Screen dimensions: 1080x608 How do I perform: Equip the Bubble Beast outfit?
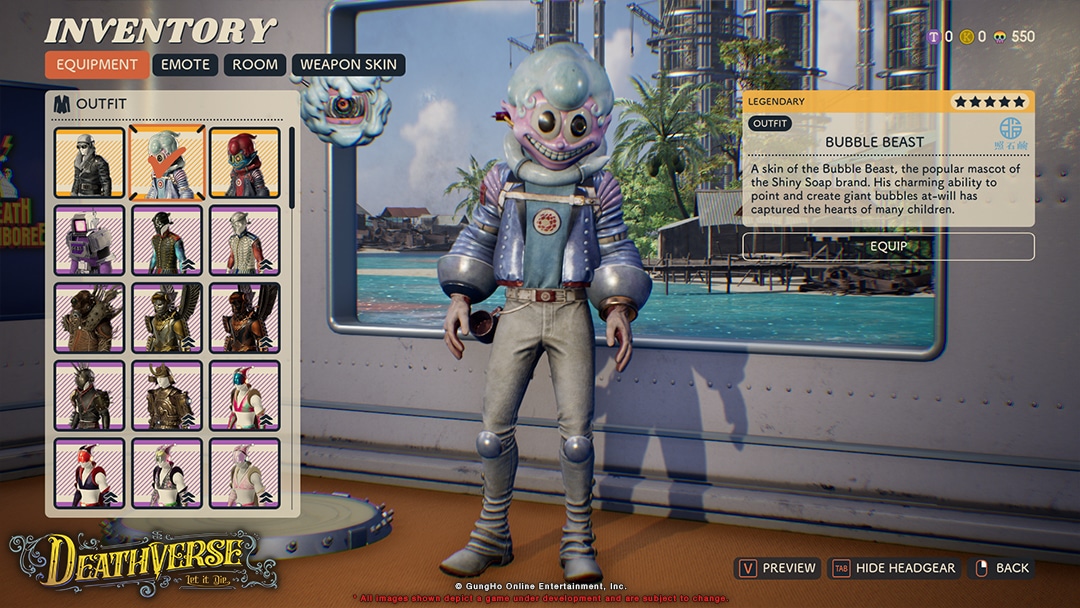tap(888, 246)
